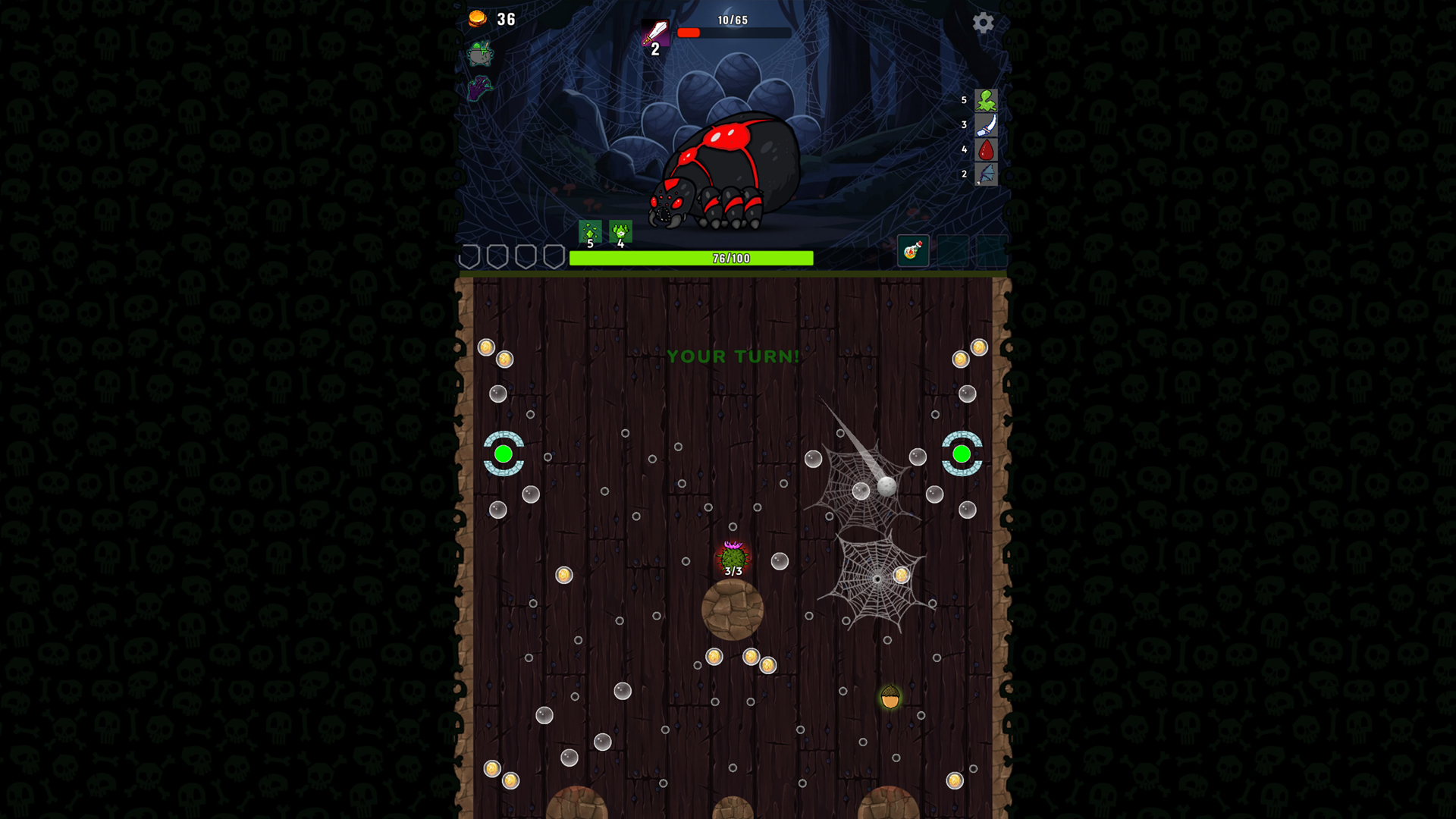Select the green slime loot icon
1456x819 pixels.
[986, 101]
